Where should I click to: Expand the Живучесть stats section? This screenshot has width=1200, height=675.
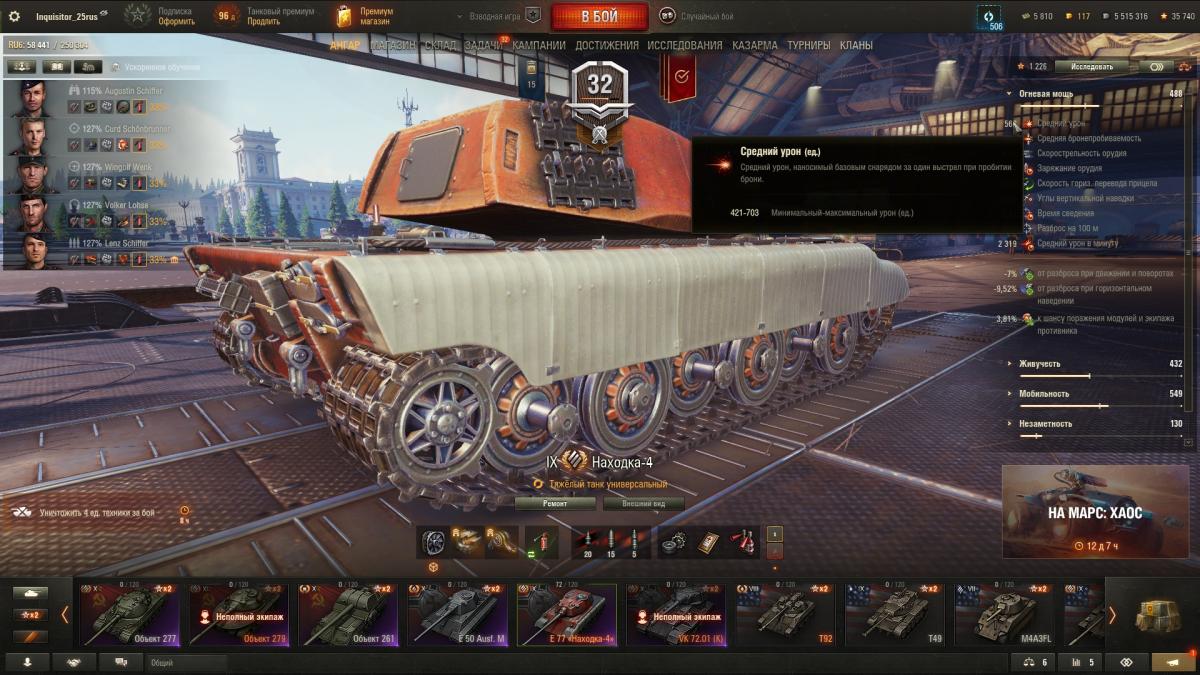1040,364
